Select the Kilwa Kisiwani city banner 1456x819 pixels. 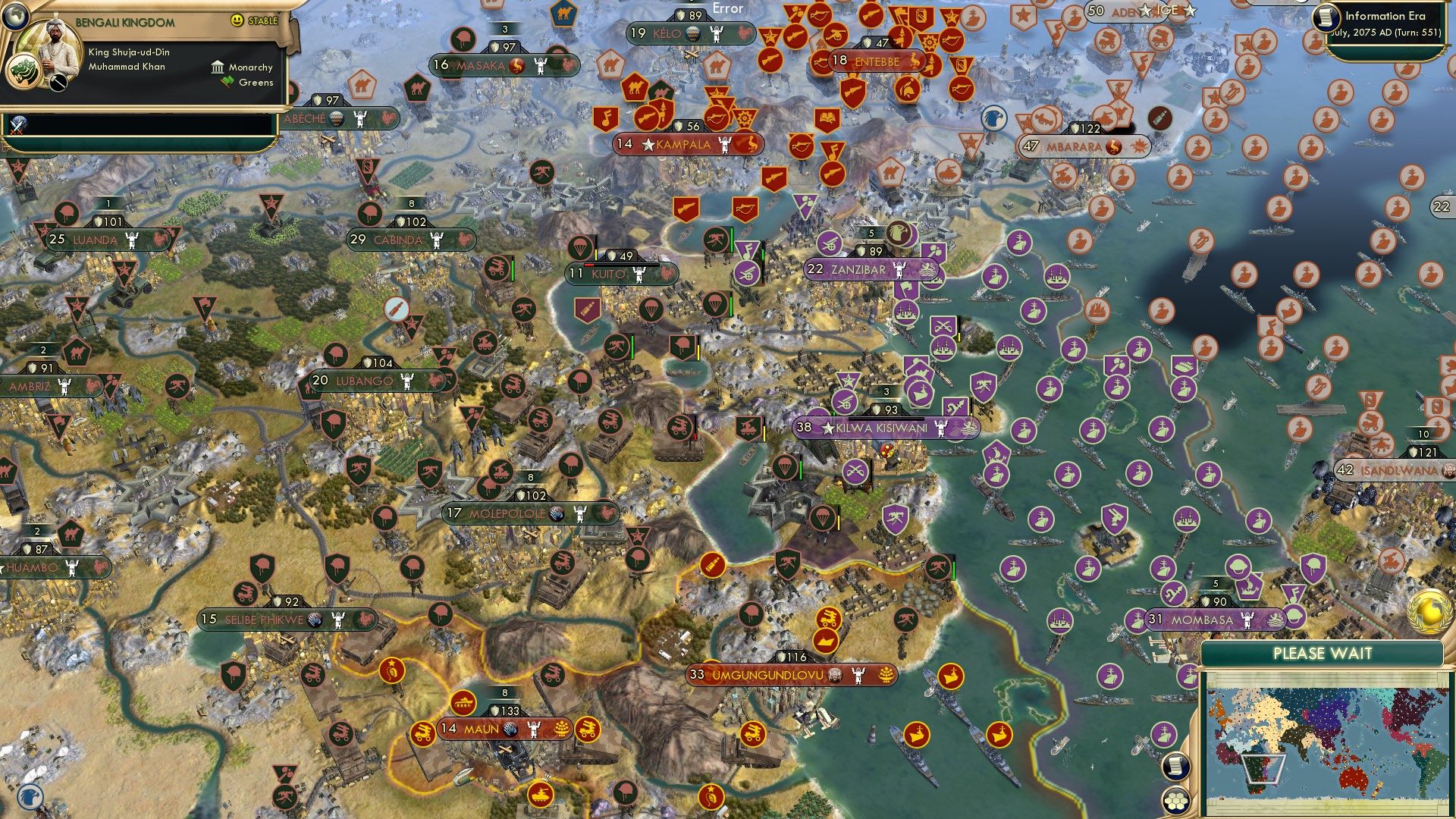(883, 427)
